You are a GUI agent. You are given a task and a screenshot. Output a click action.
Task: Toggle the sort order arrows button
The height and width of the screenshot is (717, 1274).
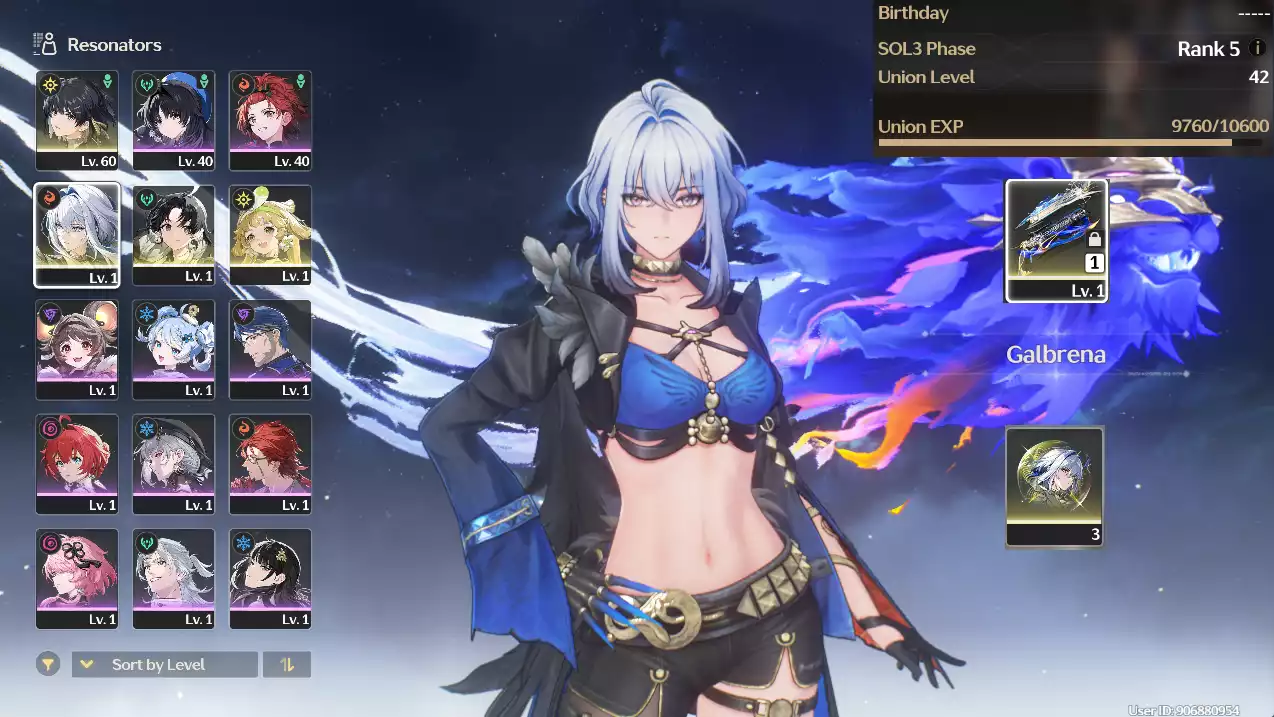click(x=287, y=664)
